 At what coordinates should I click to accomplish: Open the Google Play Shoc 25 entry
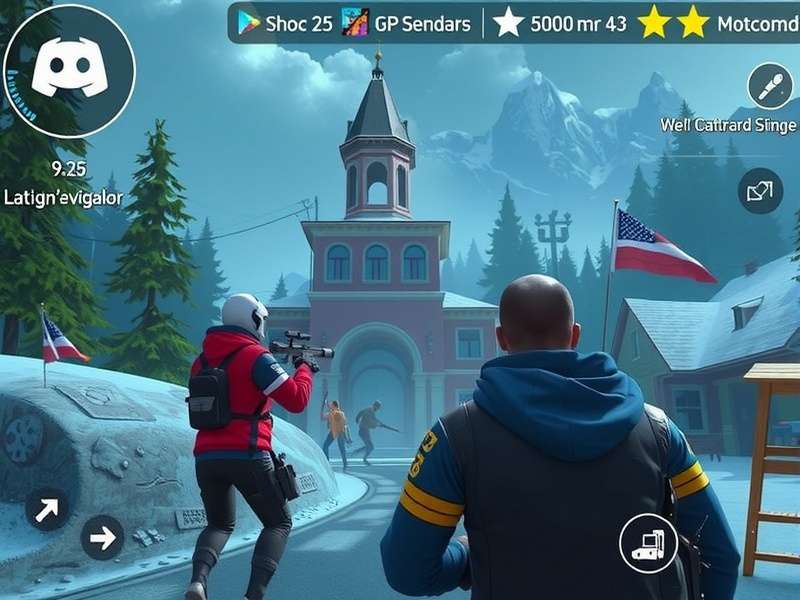click(285, 24)
